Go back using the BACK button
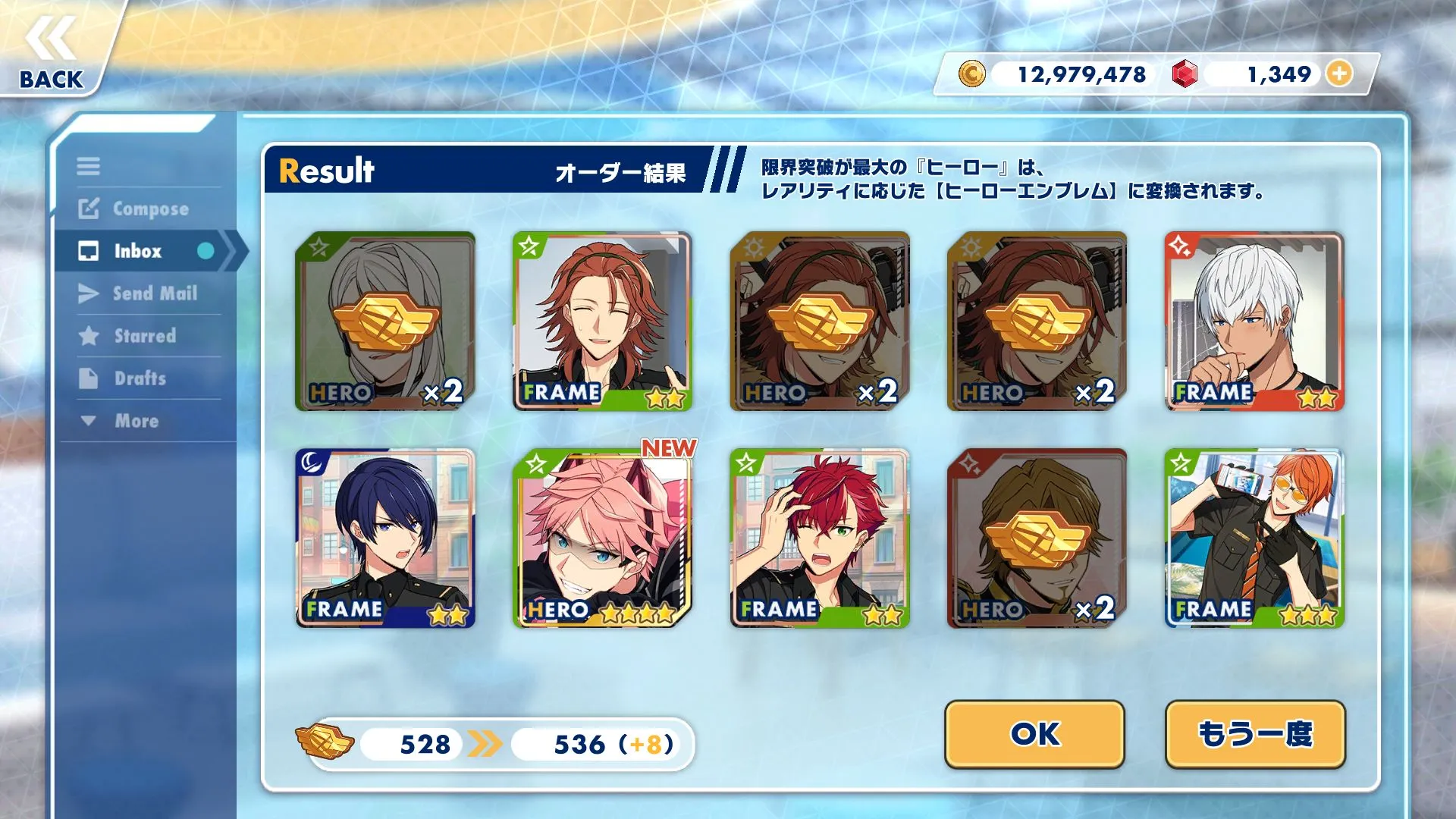 52,53
